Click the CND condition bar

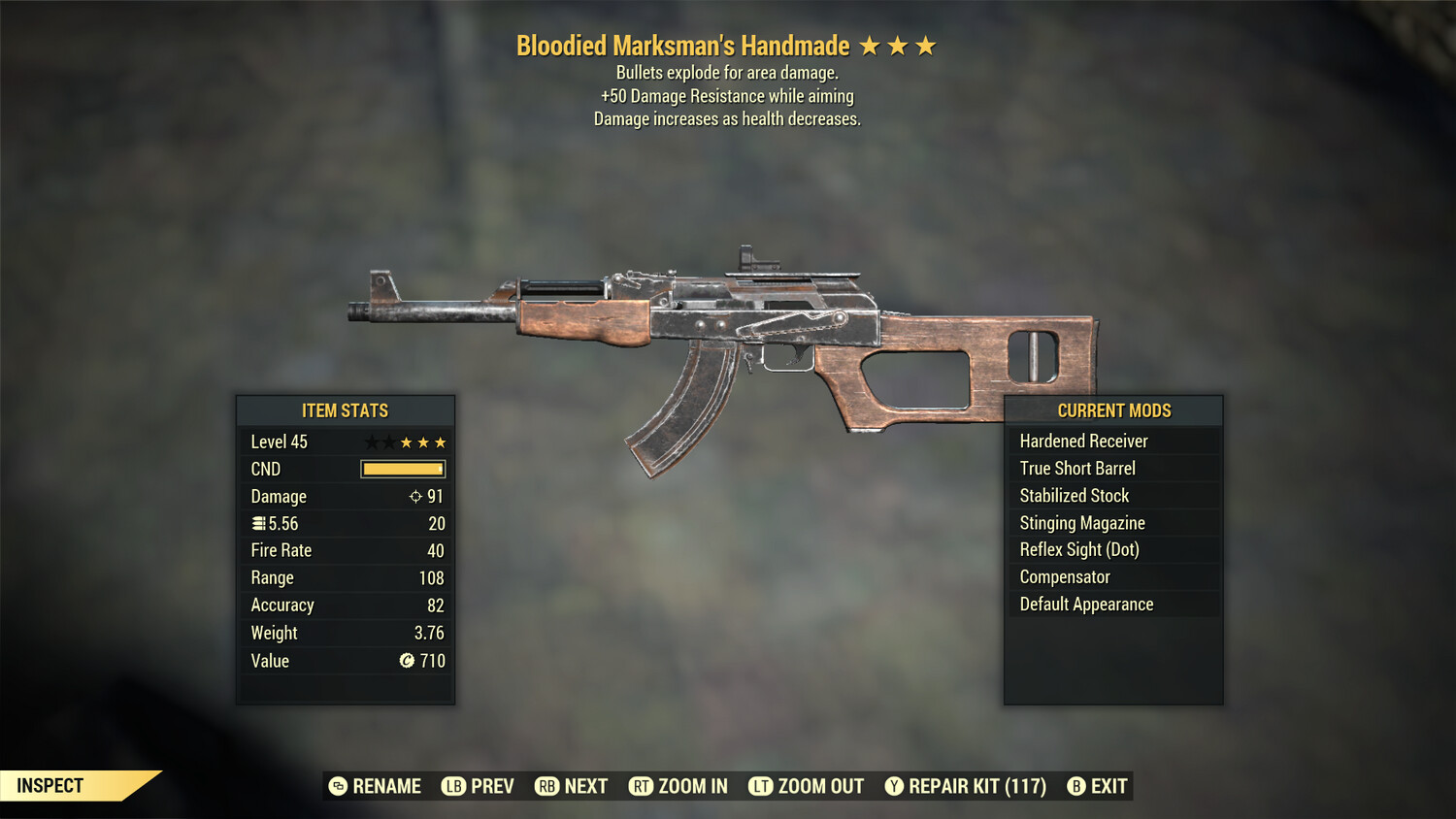pos(402,469)
